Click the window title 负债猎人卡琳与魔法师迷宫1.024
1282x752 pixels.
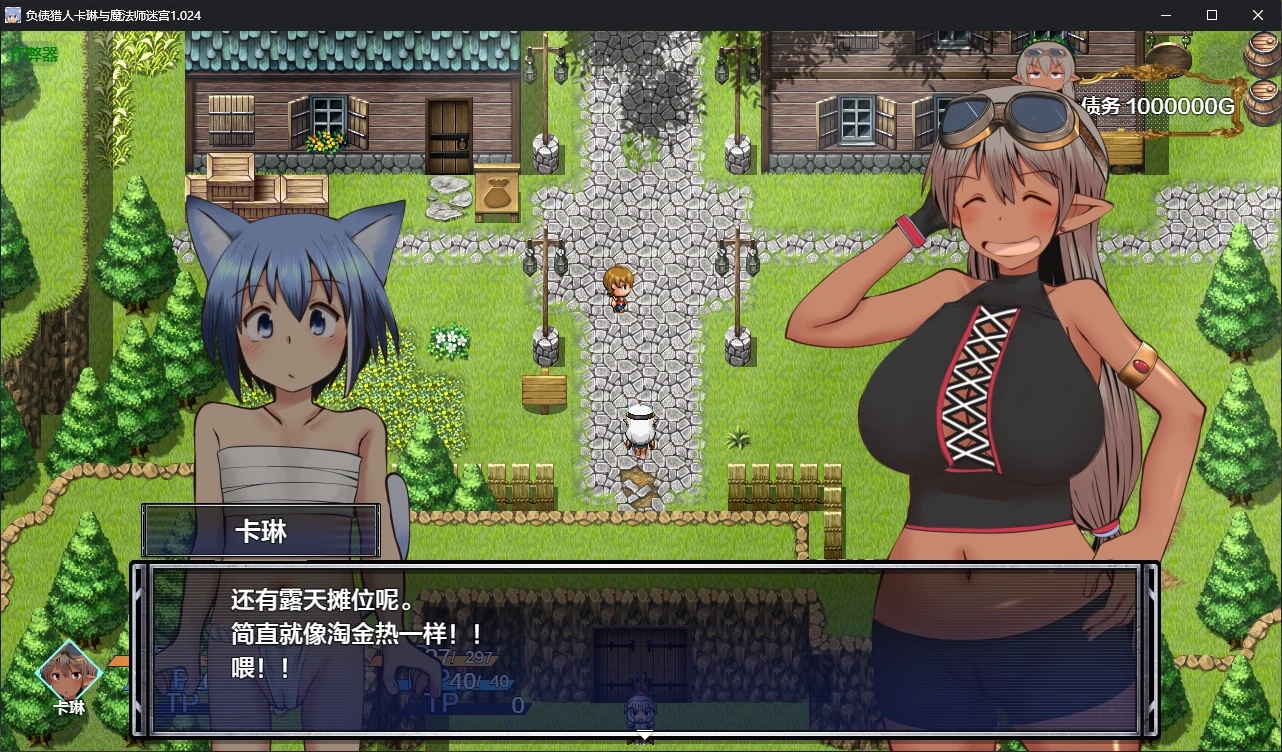tap(115, 15)
